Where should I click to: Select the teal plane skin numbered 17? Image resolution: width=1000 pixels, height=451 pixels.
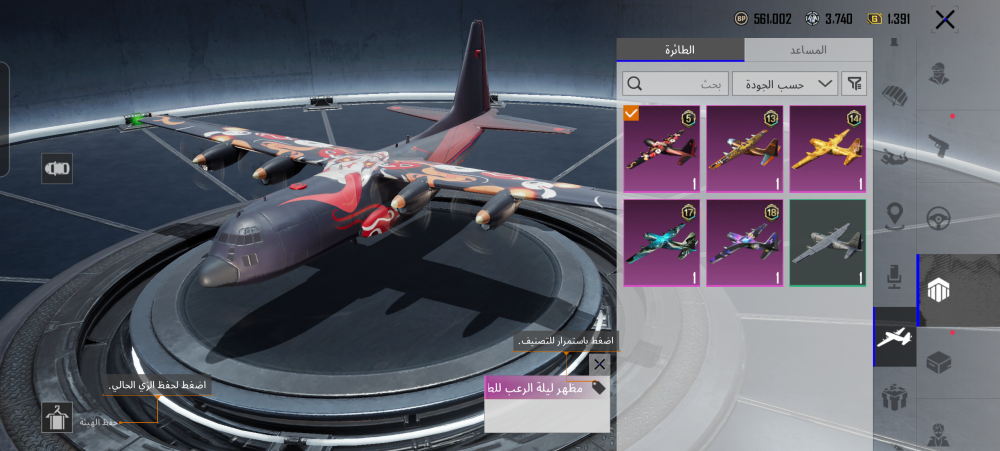pyautogui.click(x=661, y=243)
